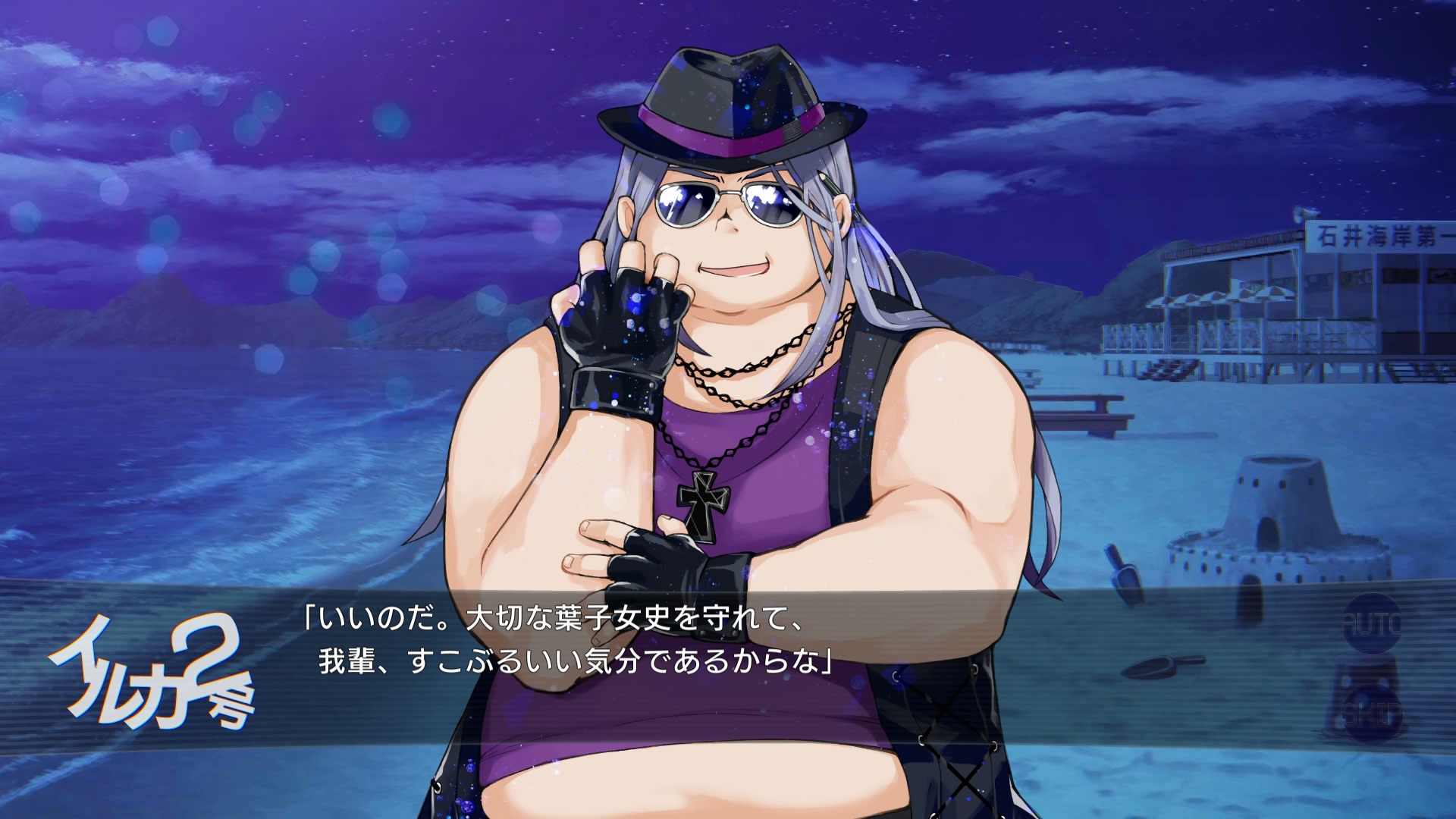Enable AUTO dialogue advance
Viewport: 1456px width, 819px height.
pyautogui.click(x=1373, y=625)
